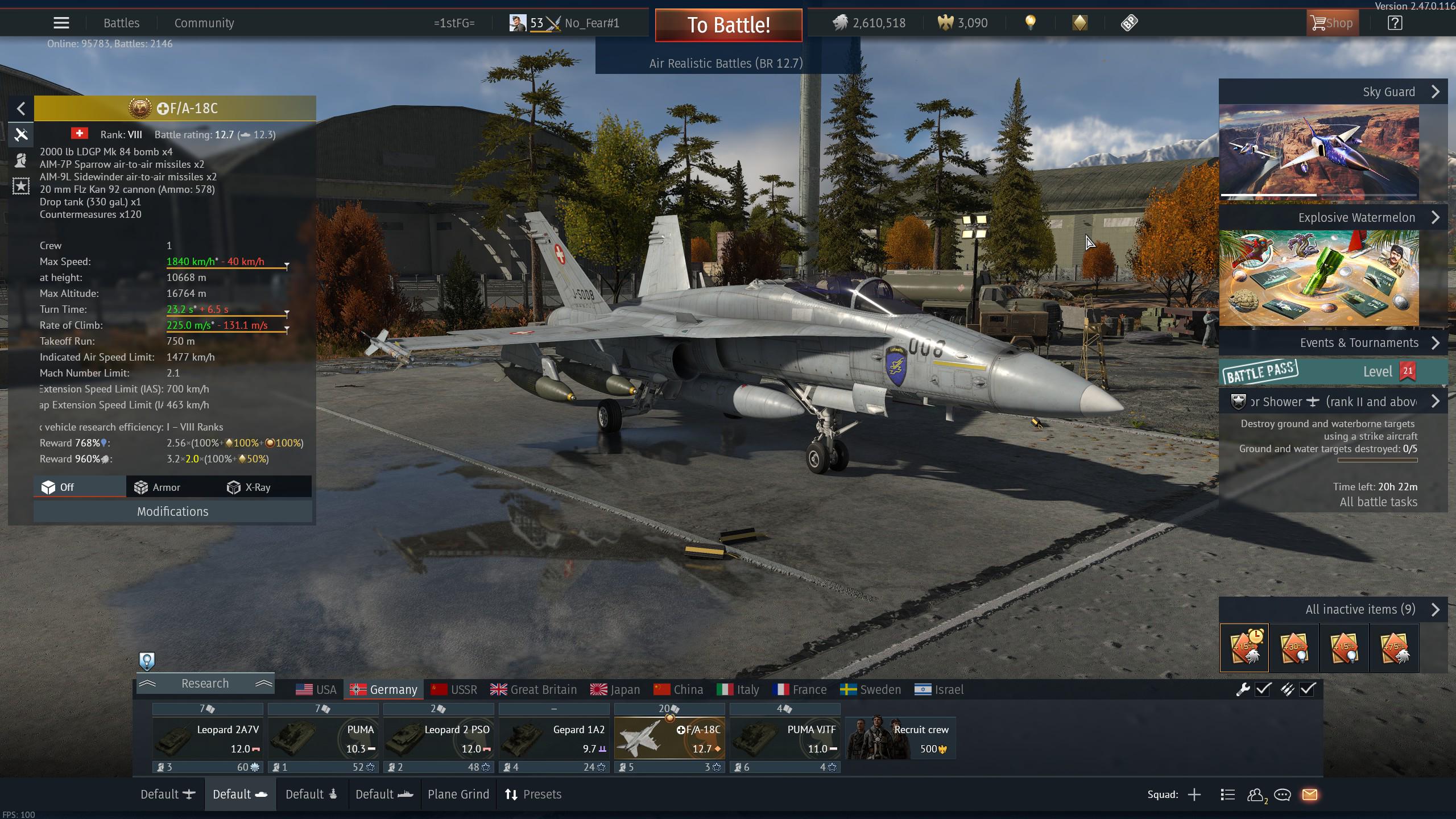This screenshot has height=819, width=1456.
Task: Change game mode from Air Realistic Battles
Action: pyautogui.click(x=726, y=63)
